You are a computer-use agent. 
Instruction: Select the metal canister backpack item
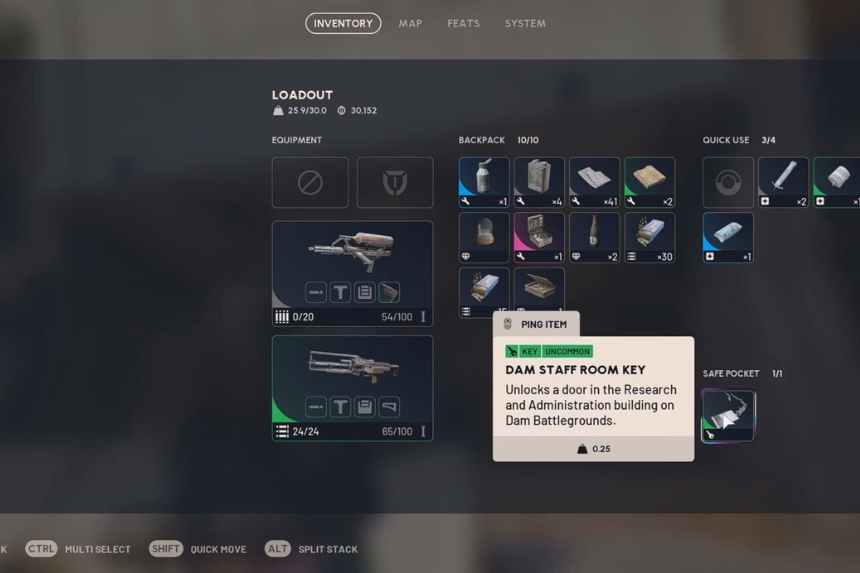539,182
